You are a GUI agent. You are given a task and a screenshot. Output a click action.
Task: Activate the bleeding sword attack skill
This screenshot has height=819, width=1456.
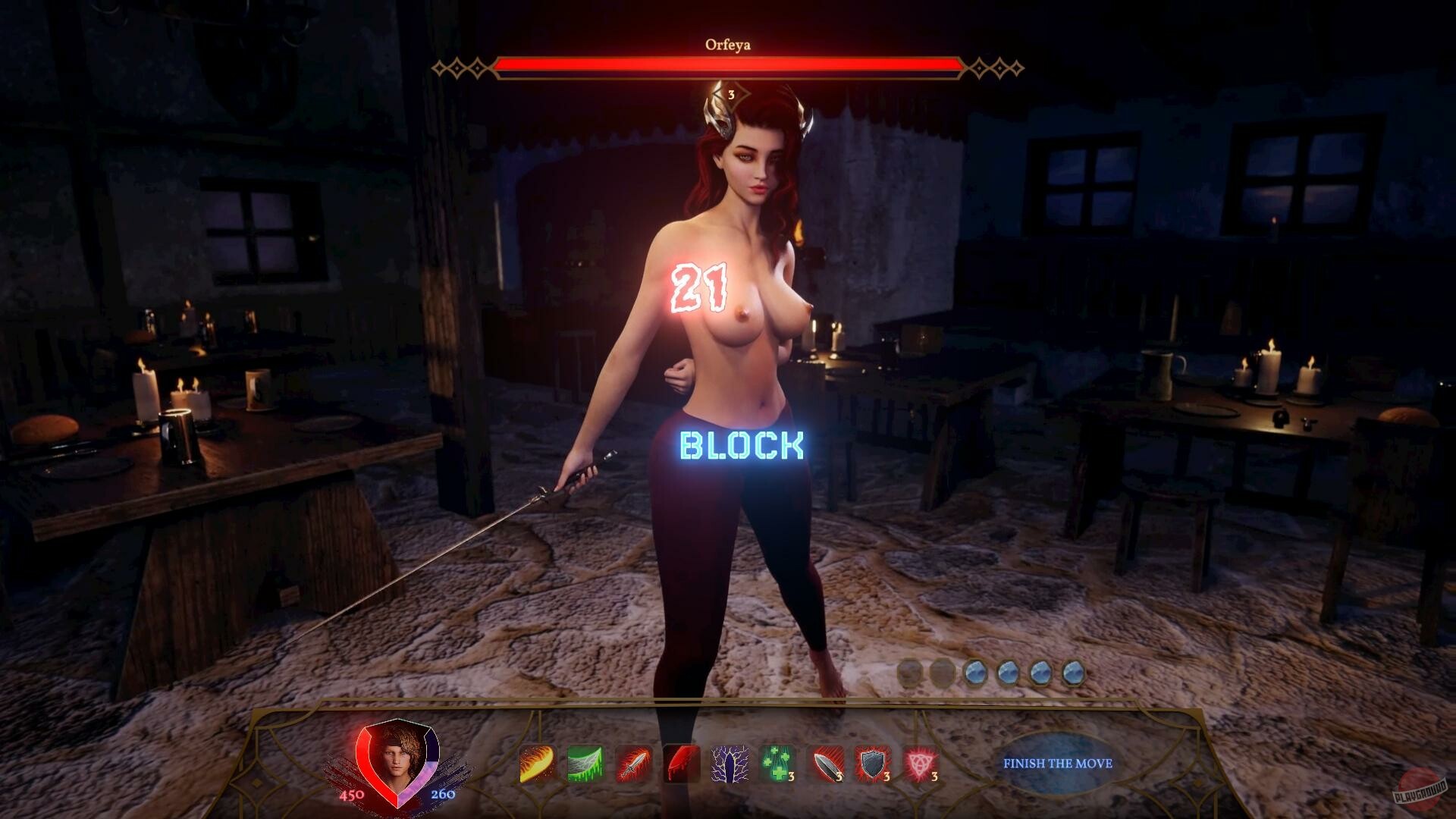[x=632, y=764]
